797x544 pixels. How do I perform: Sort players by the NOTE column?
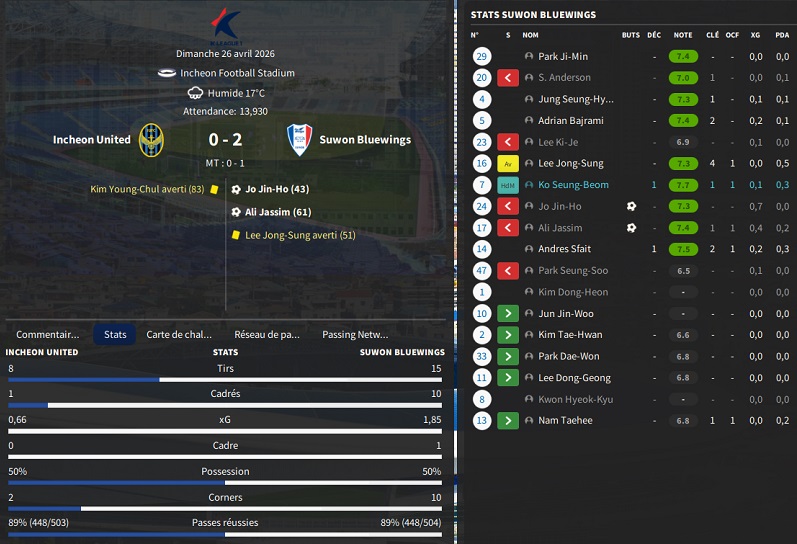(x=683, y=35)
